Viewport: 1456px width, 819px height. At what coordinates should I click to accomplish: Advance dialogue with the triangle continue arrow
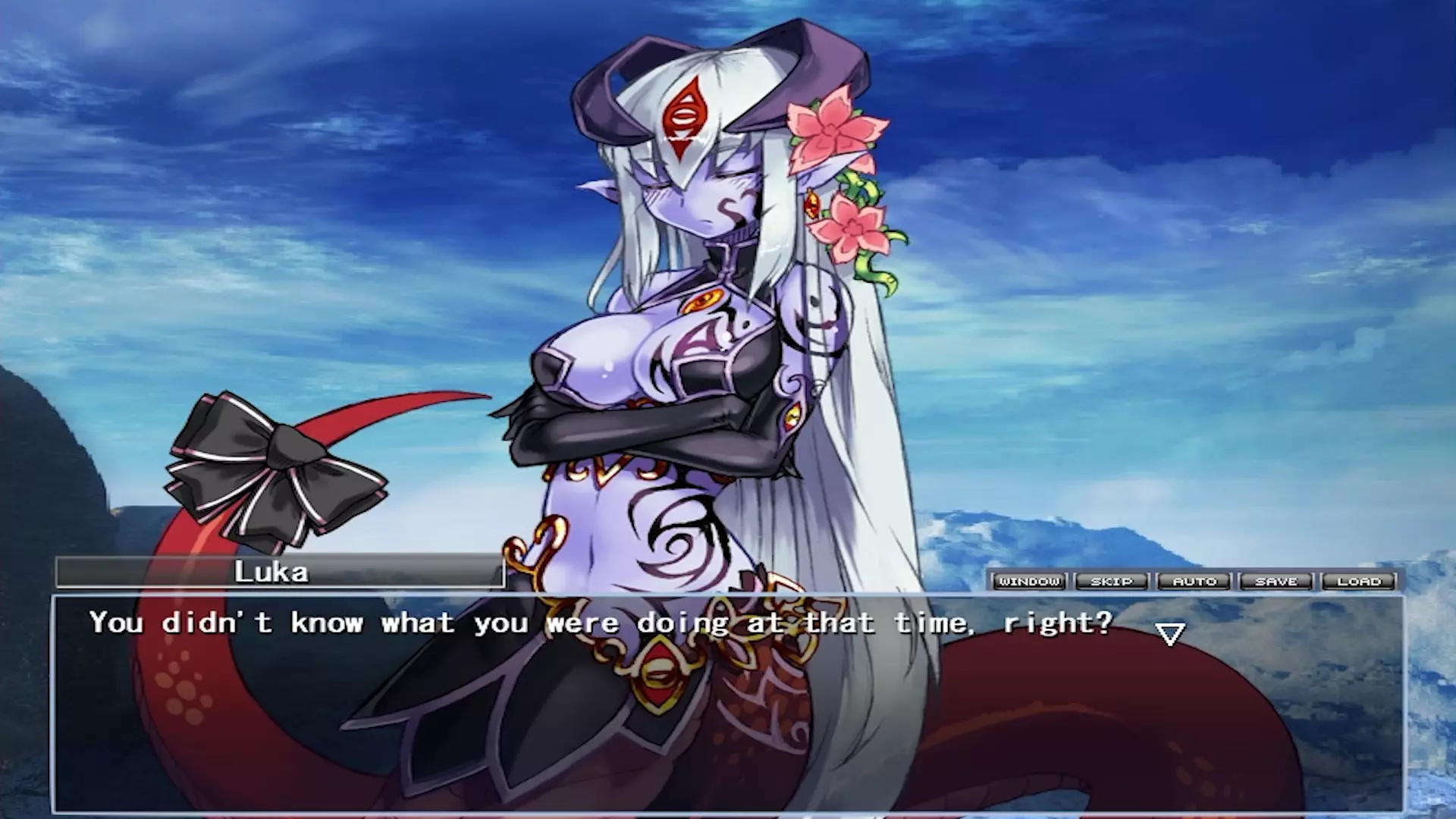click(x=1170, y=634)
